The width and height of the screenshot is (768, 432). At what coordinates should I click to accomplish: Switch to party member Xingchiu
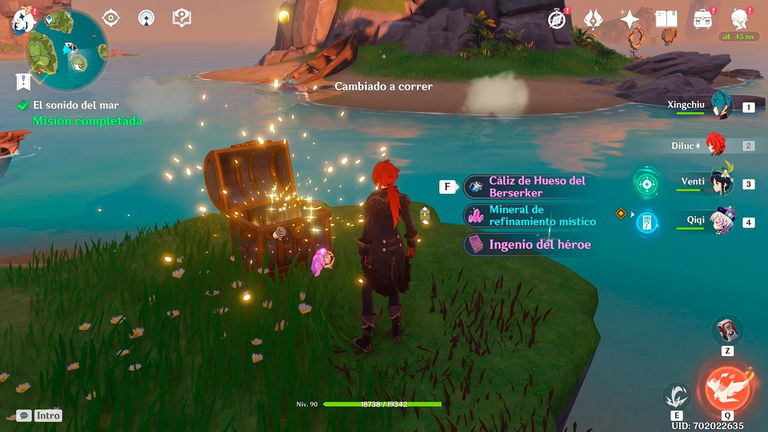tap(721, 105)
